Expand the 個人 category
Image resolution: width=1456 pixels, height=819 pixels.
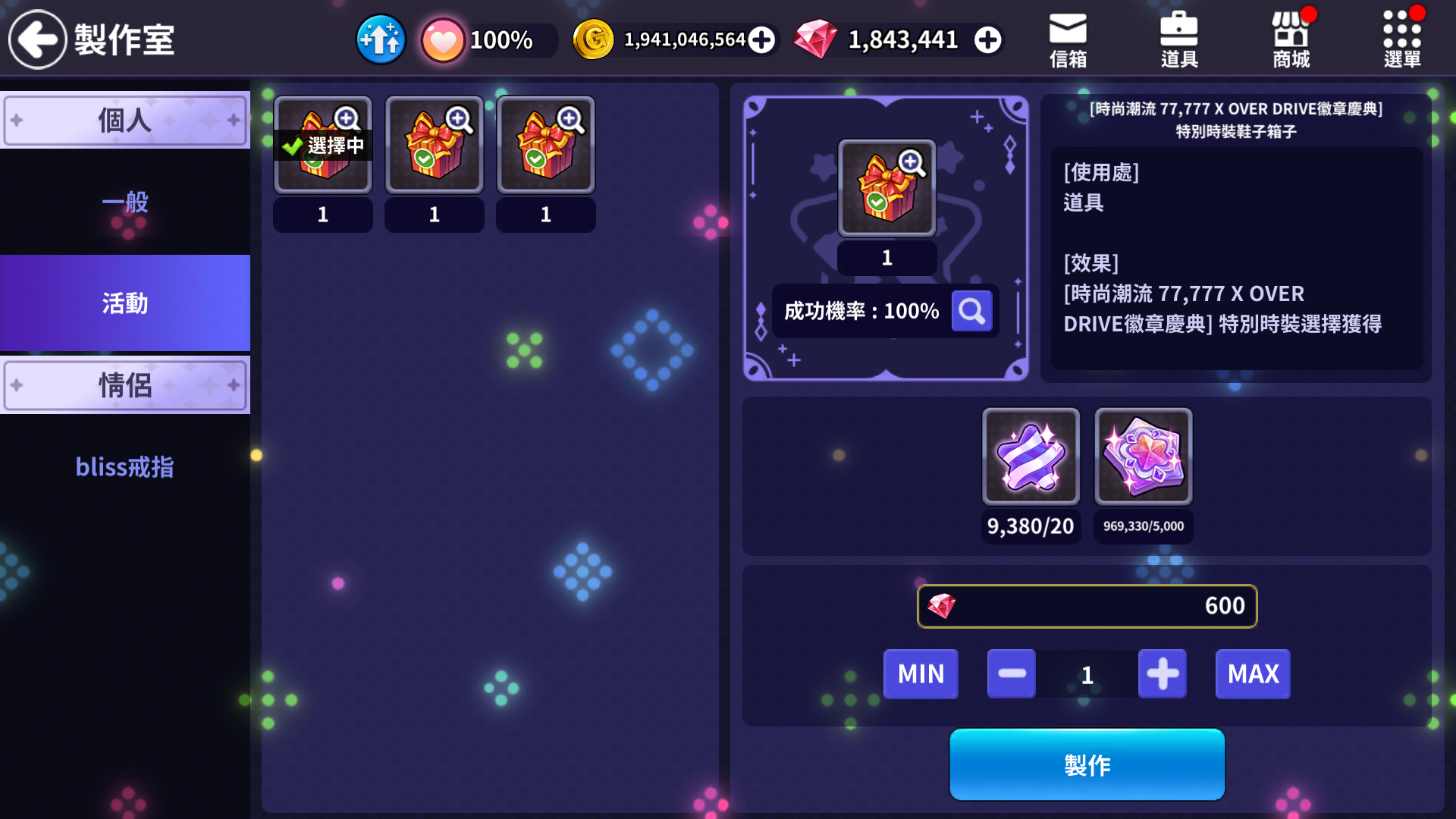(125, 120)
